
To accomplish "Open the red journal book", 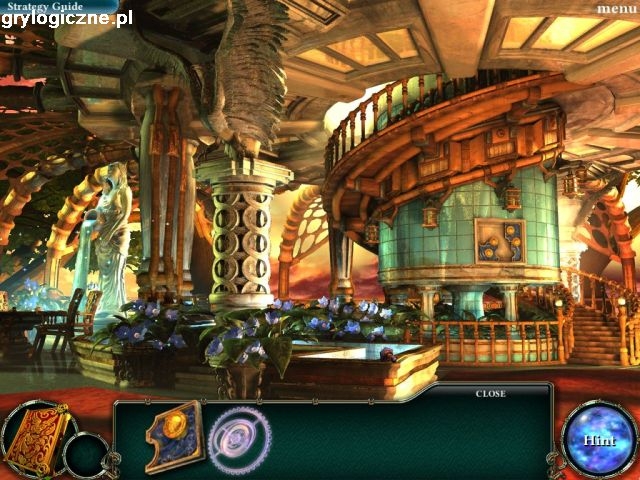I will tap(36, 437).
